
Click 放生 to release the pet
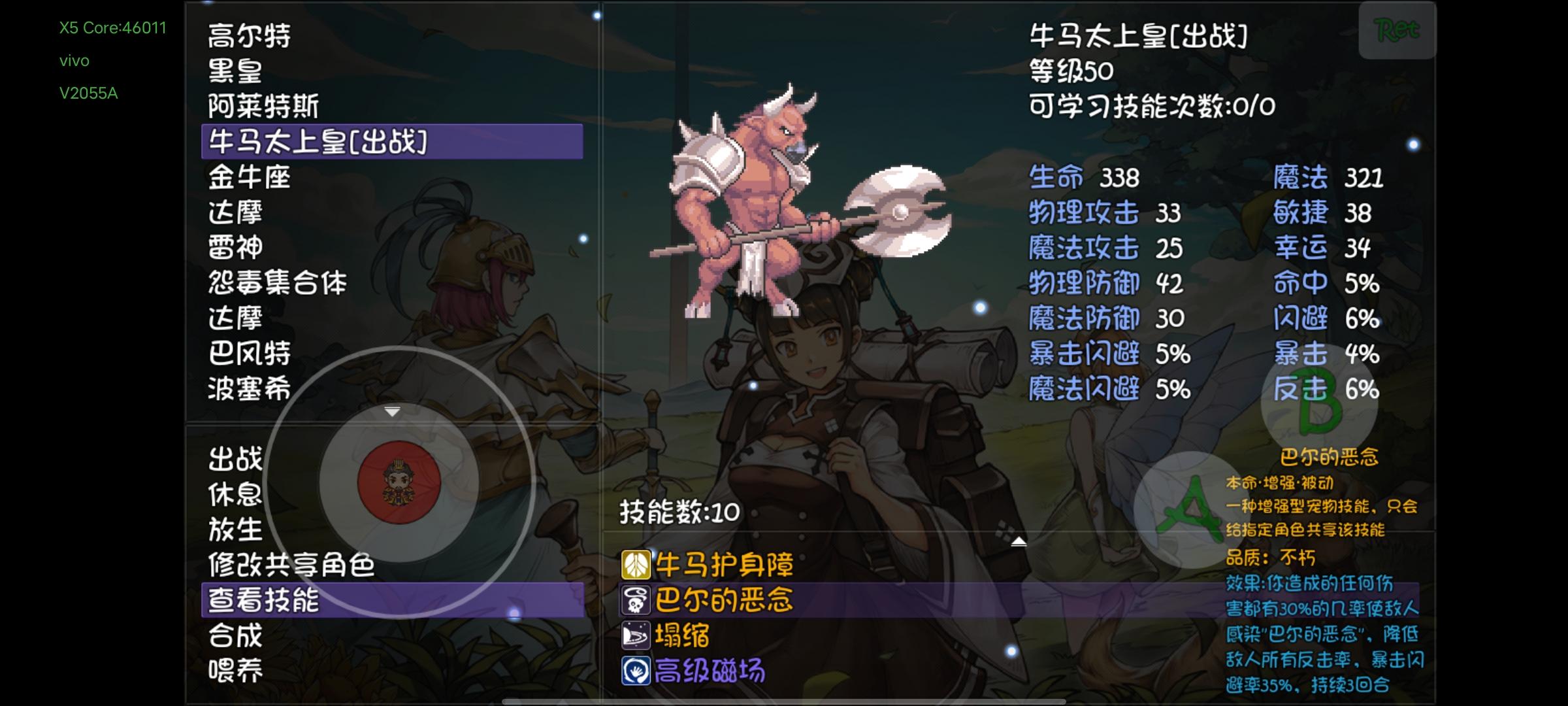pyautogui.click(x=235, y=530)
